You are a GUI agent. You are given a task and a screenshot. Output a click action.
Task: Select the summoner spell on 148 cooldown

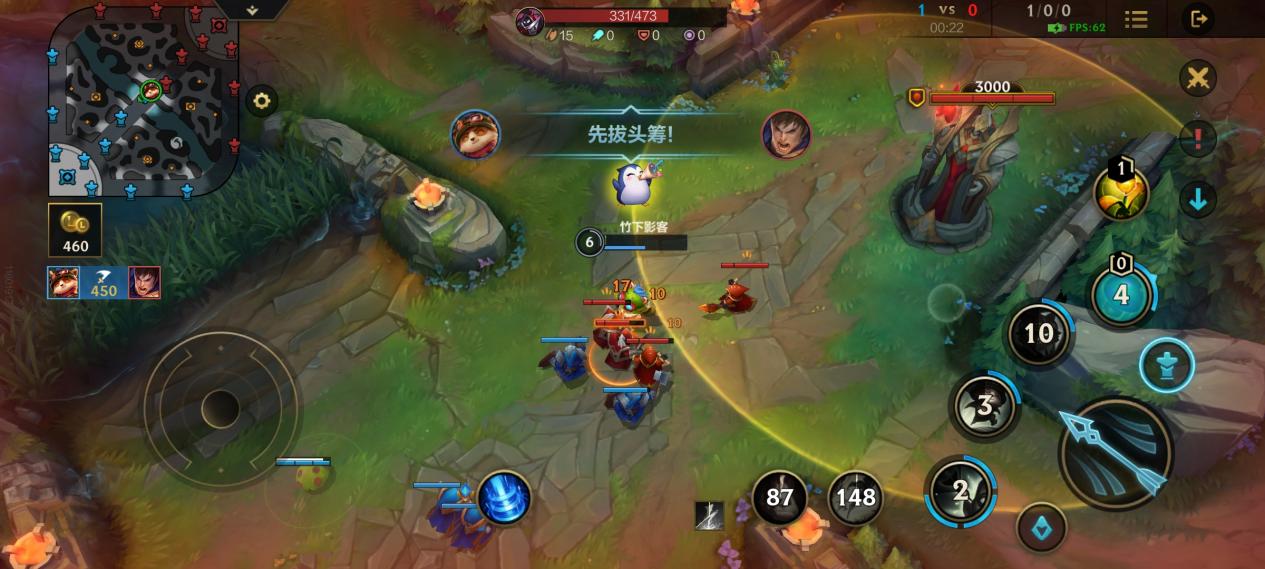(x=855, y=497)
